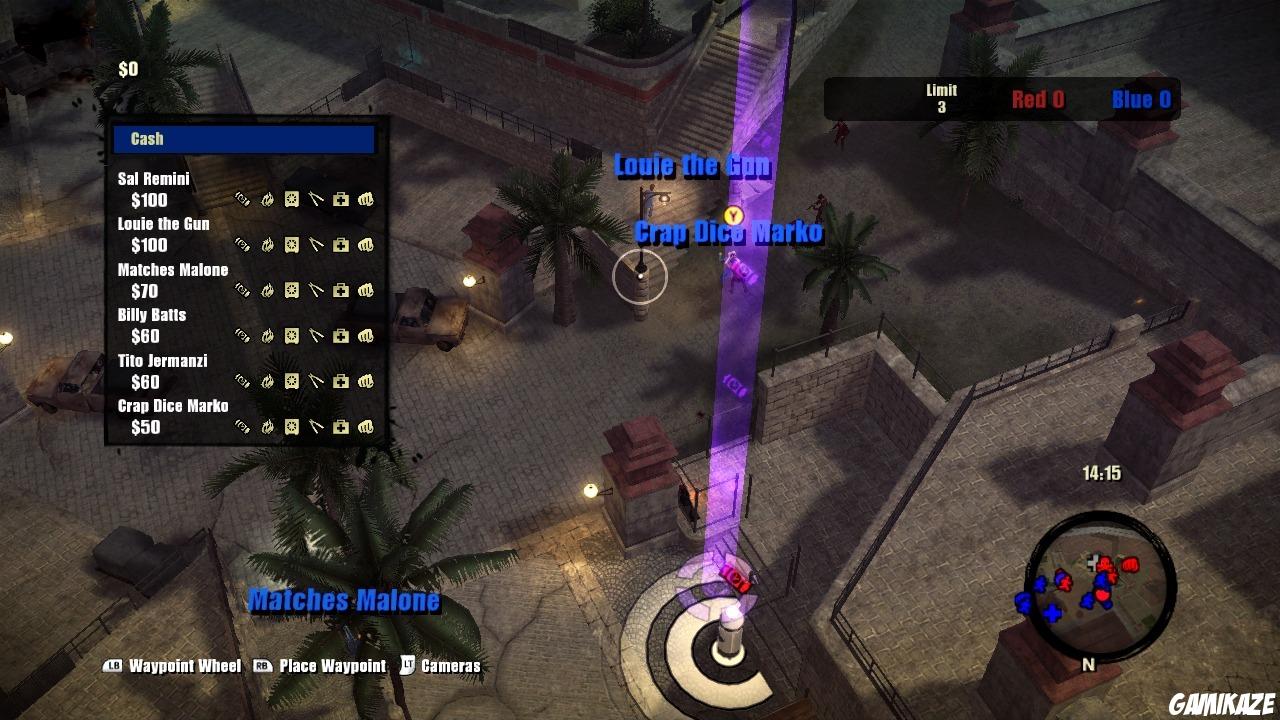The image size is (1280, 720).
Task: Select the Matches Malone unit label
Action: tap(344, 600)
